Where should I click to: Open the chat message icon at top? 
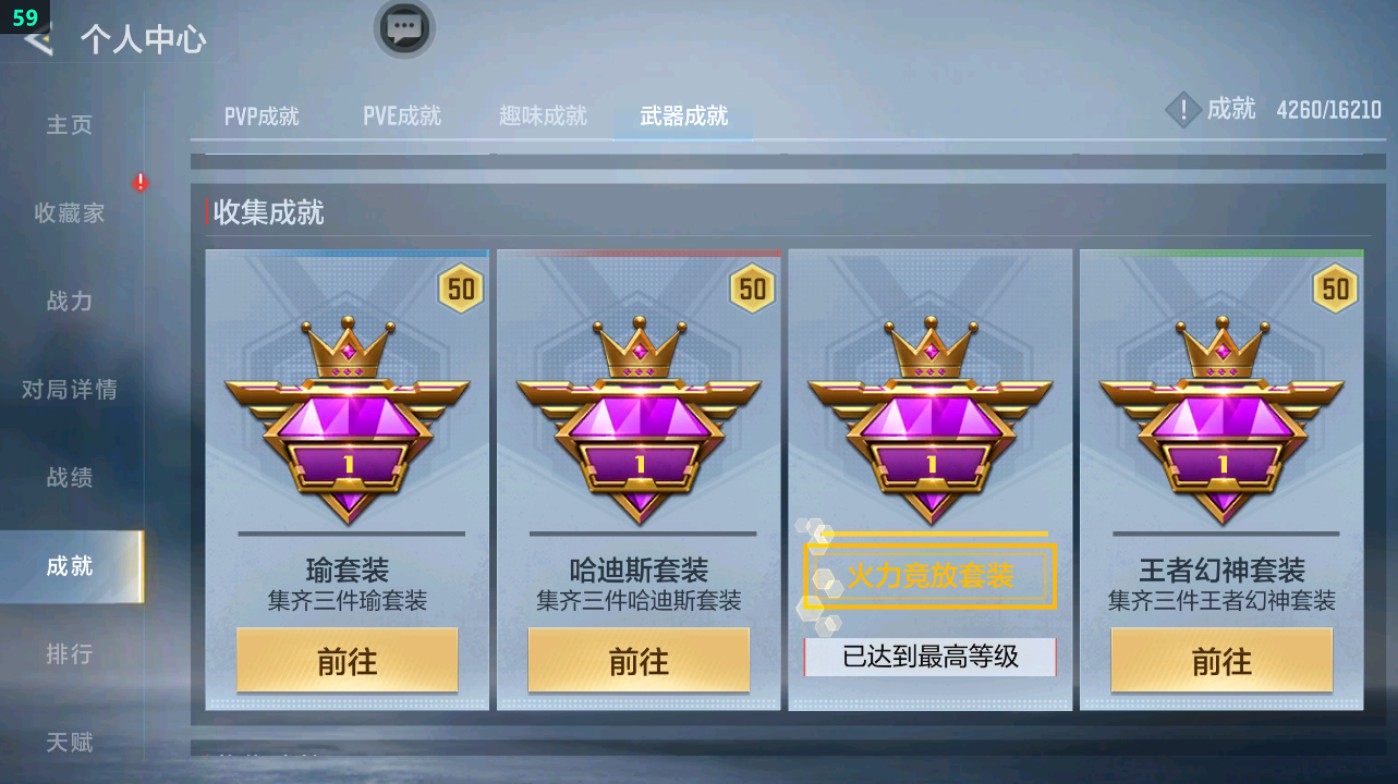click(x=404, y=30)
